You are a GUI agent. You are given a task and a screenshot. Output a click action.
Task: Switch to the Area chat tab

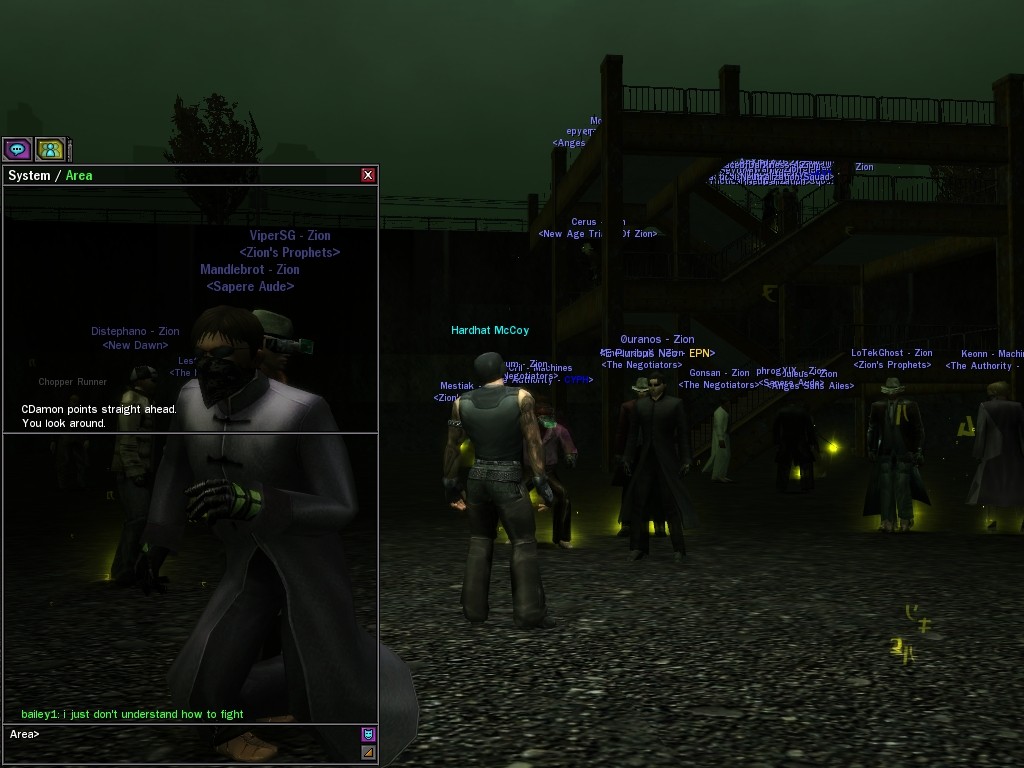click(x=79, y=176)
